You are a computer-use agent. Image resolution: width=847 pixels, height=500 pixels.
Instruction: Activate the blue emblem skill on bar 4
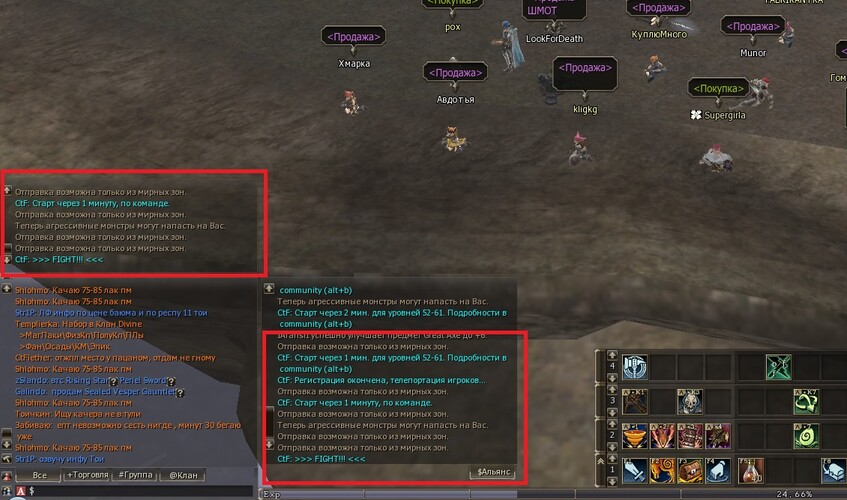point(634,367)
